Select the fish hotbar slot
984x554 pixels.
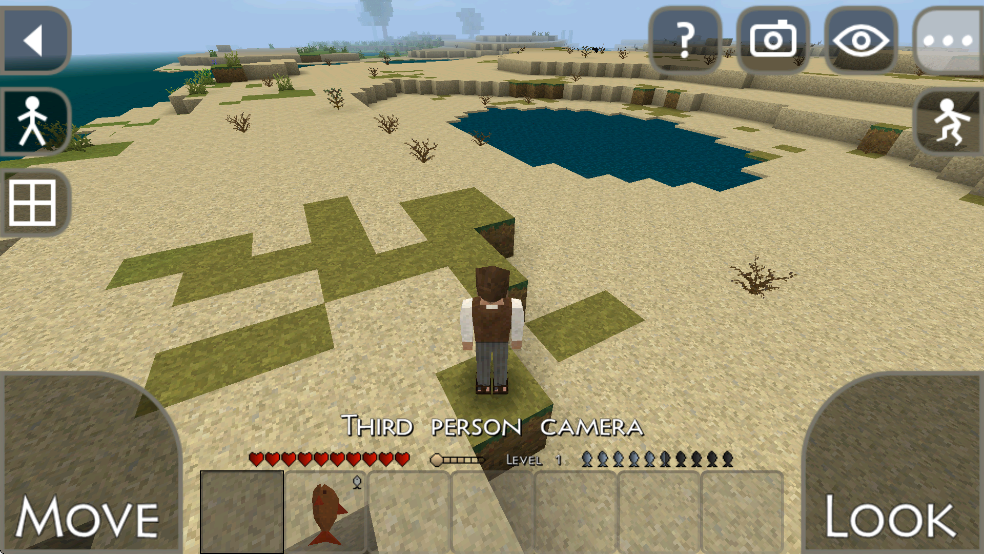pyautogui.click(x=326, y=512)
